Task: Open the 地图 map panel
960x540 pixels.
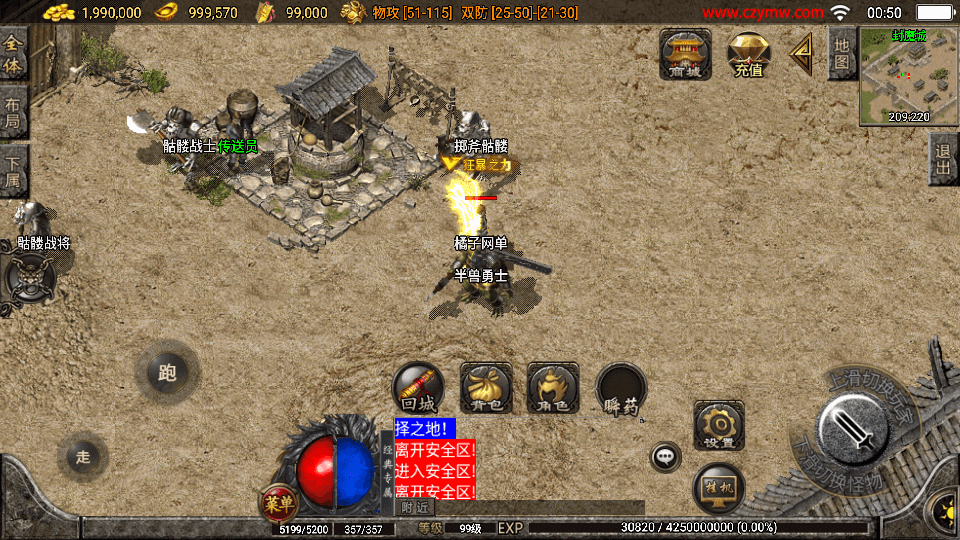Action: (841, 53)
